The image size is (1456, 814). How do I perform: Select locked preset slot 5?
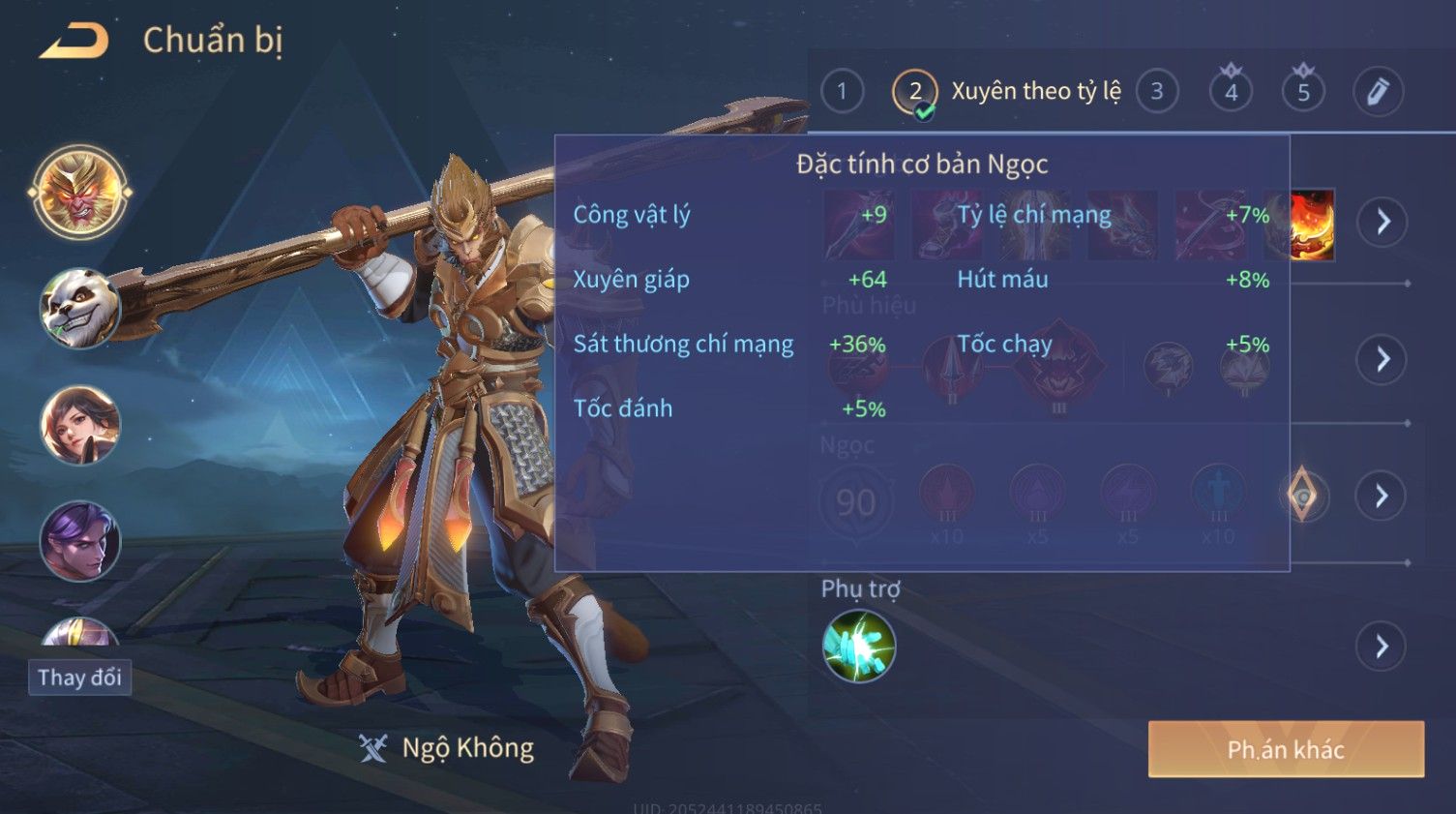tap(1303, 92)
